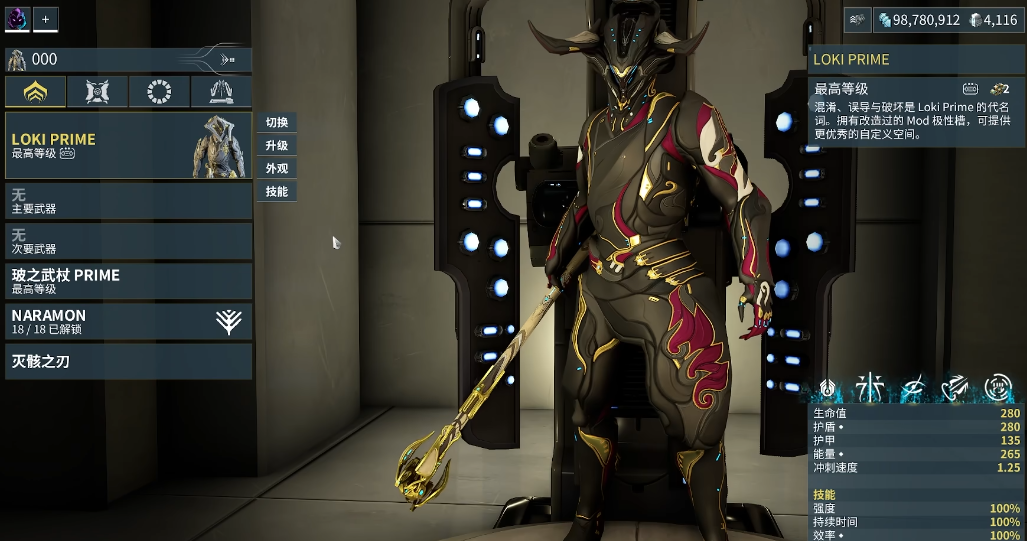Viewport: 1027px width, 541px height.
Task: Click the plus button beside the avatar
Action: pyautogui.click(x=45, y=18)
